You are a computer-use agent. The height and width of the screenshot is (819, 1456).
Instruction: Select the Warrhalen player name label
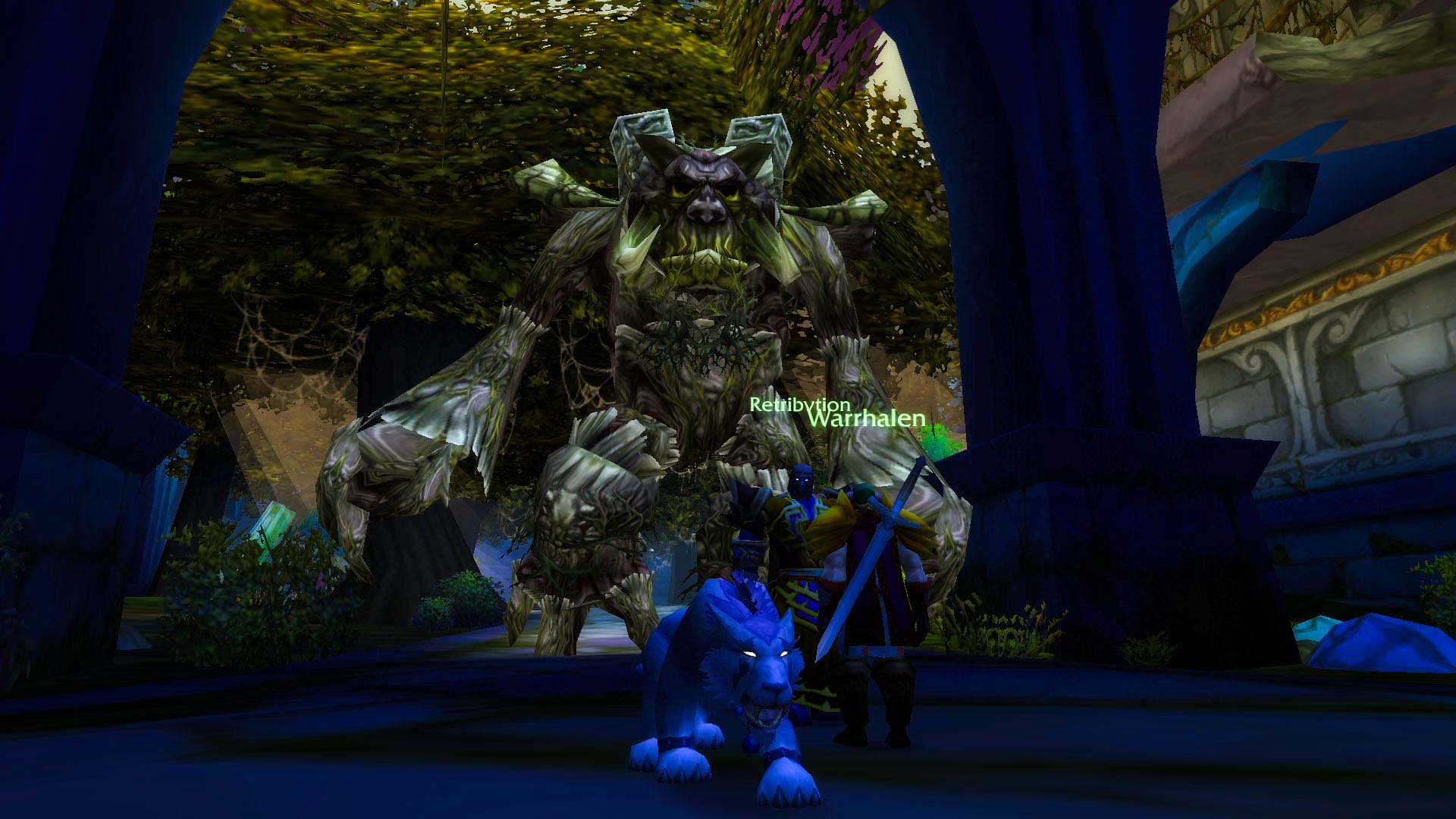point(866,419)
